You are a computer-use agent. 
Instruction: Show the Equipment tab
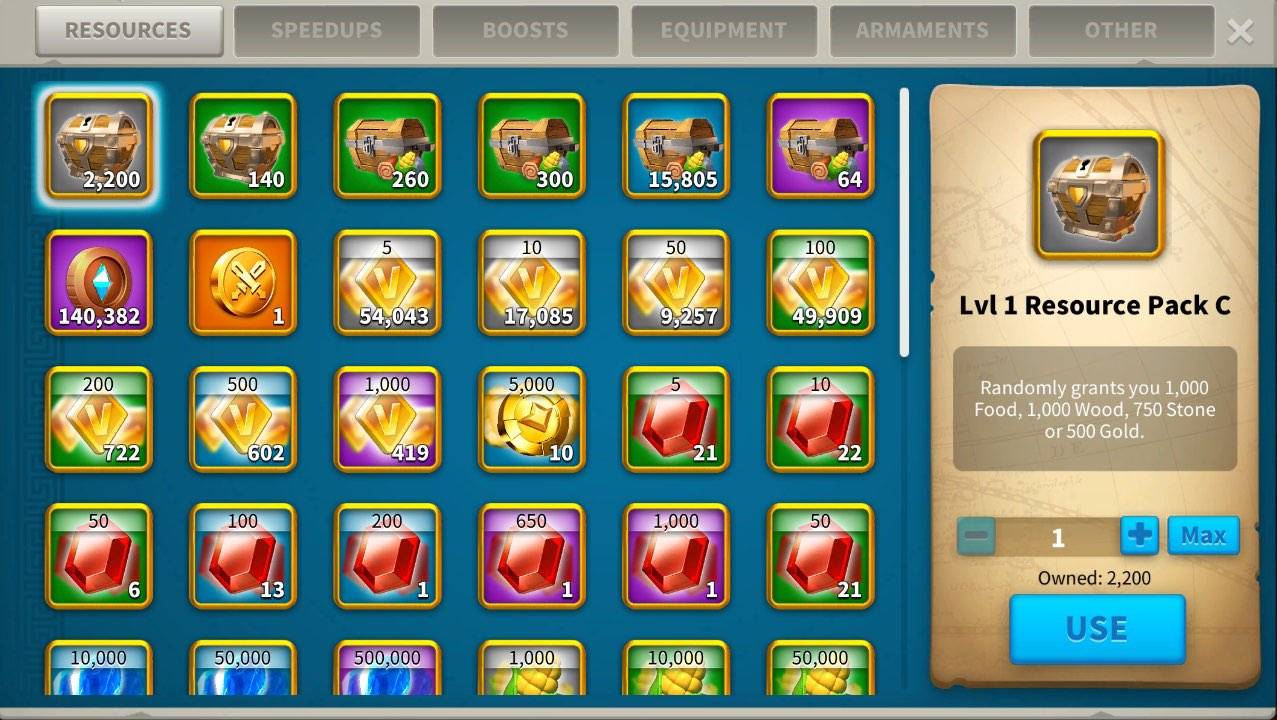tap(723, 31)
